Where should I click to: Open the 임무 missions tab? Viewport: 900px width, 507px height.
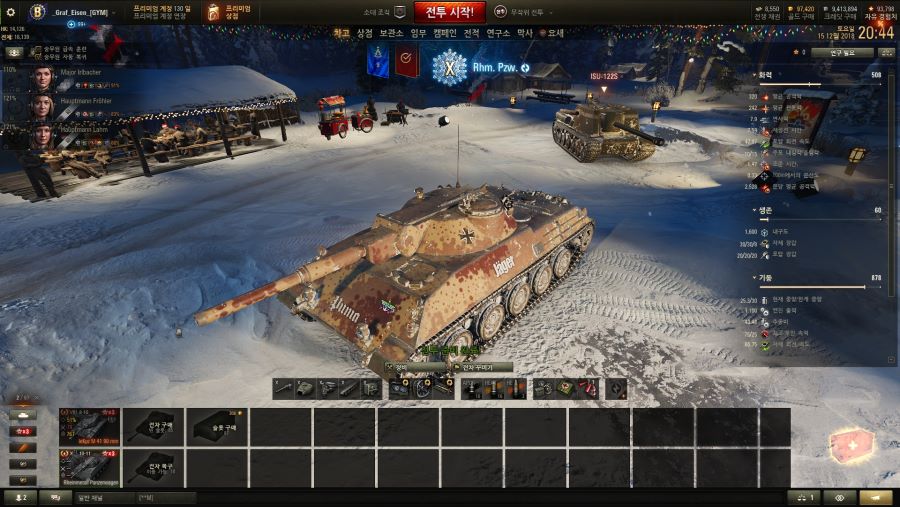tap(417, 33)
